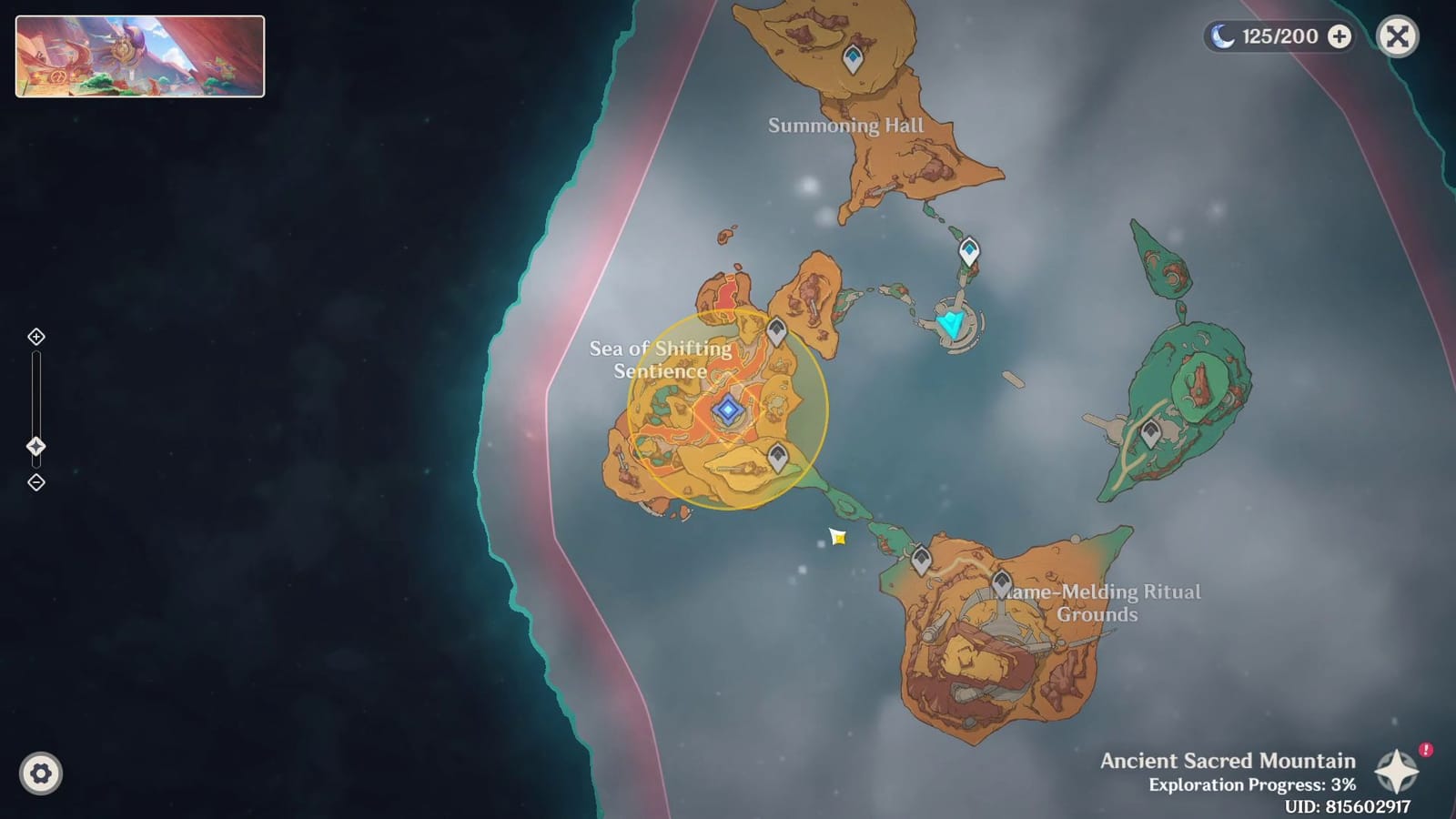
Task: Open settings with the gear icon
Action: point(38,773)
